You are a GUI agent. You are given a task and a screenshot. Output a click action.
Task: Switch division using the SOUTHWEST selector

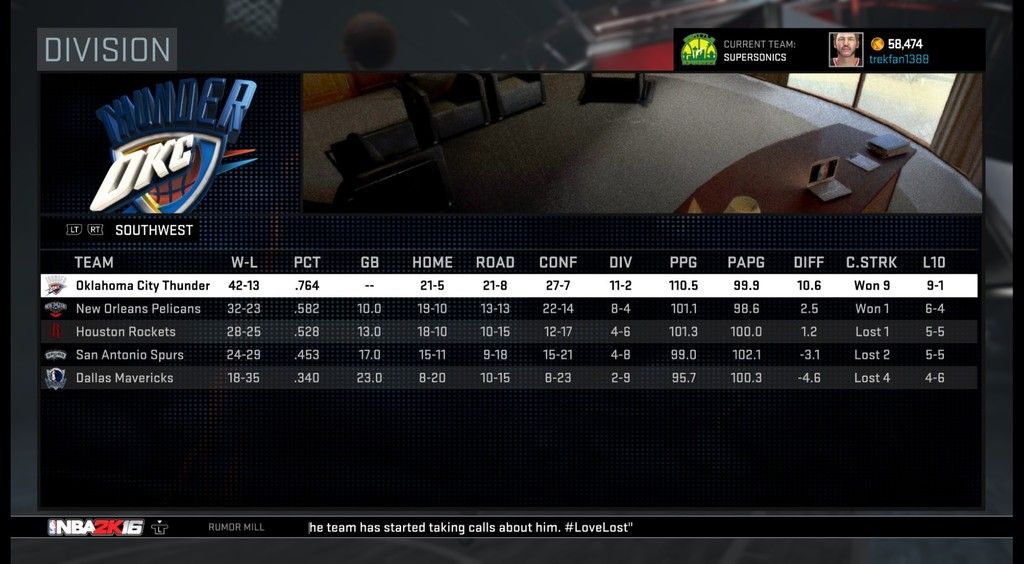click(153, 230)
